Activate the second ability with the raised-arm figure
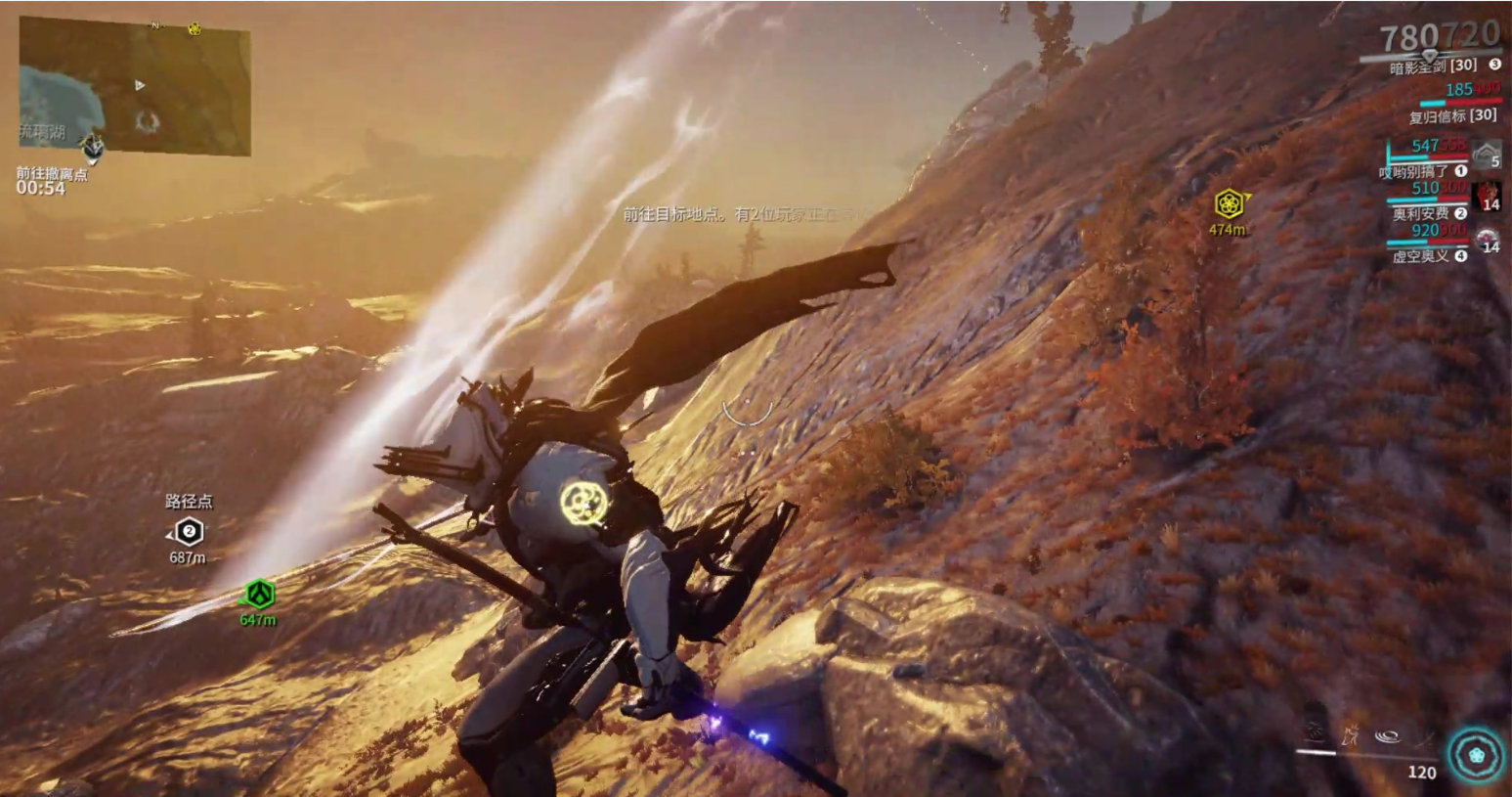 1351,733
